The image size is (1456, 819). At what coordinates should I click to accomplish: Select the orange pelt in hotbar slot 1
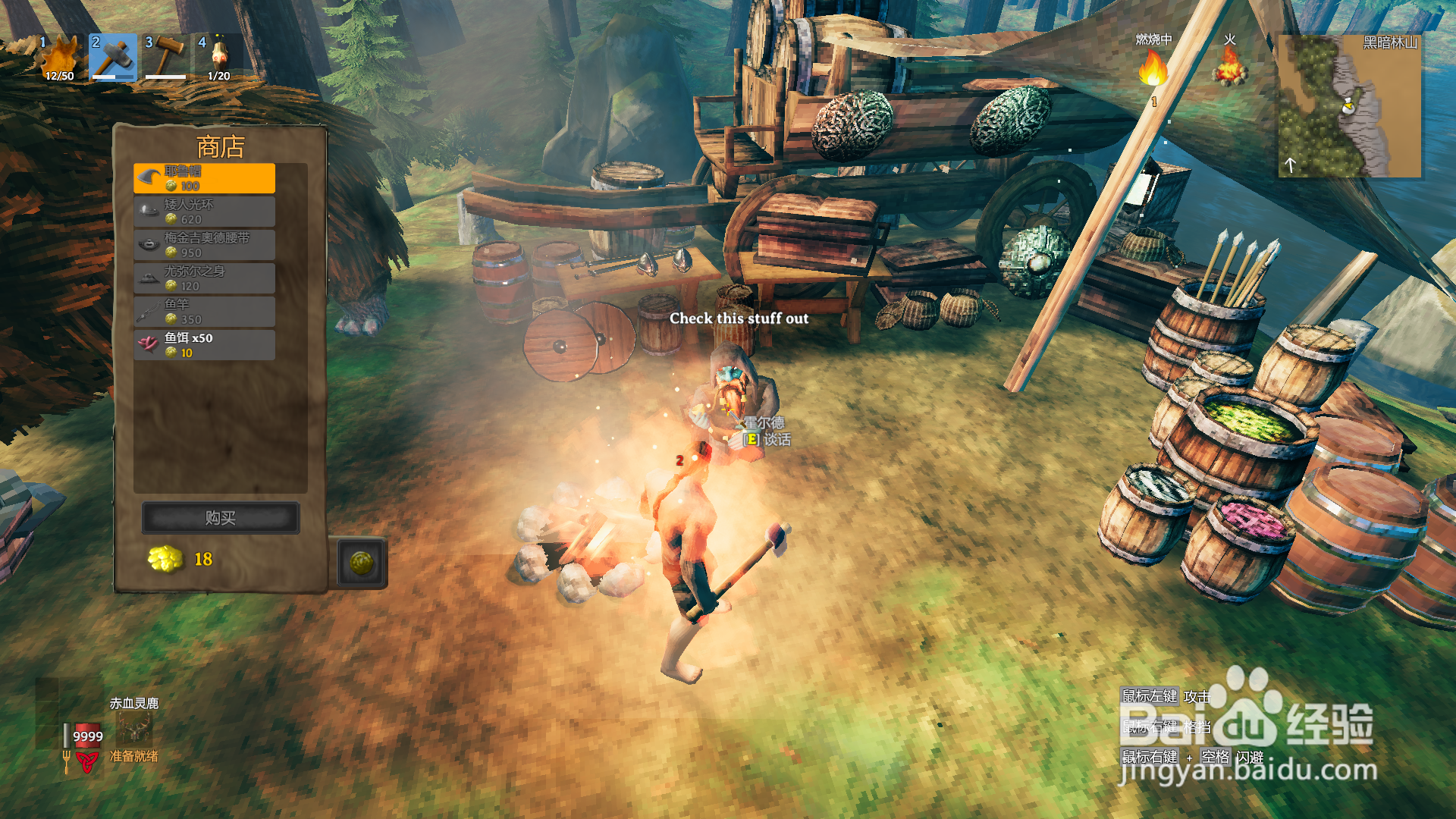pyautogui.click(x=60, y=58)
